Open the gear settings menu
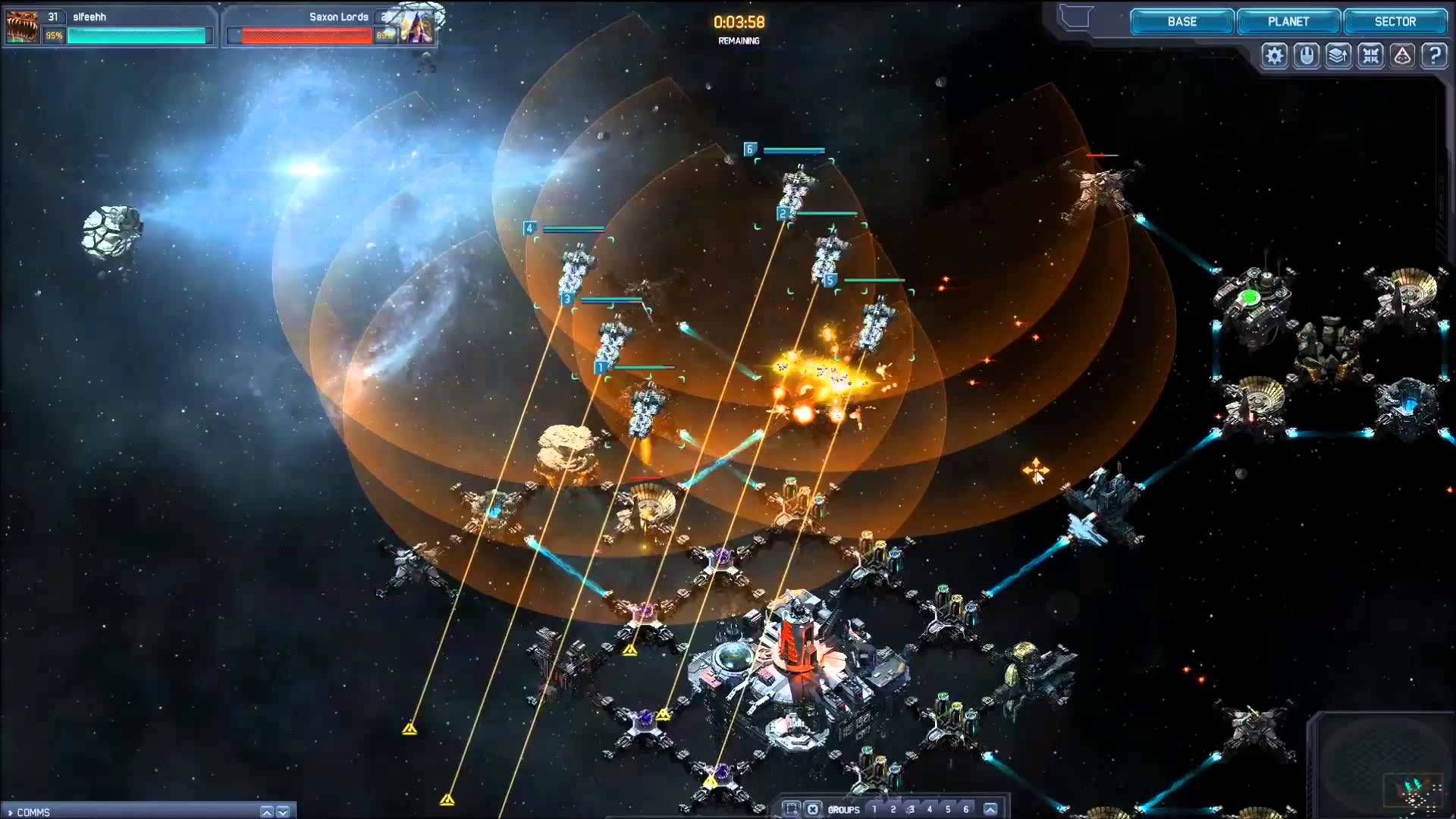This screenshot has height=819, width=1456. point(1275,55)
